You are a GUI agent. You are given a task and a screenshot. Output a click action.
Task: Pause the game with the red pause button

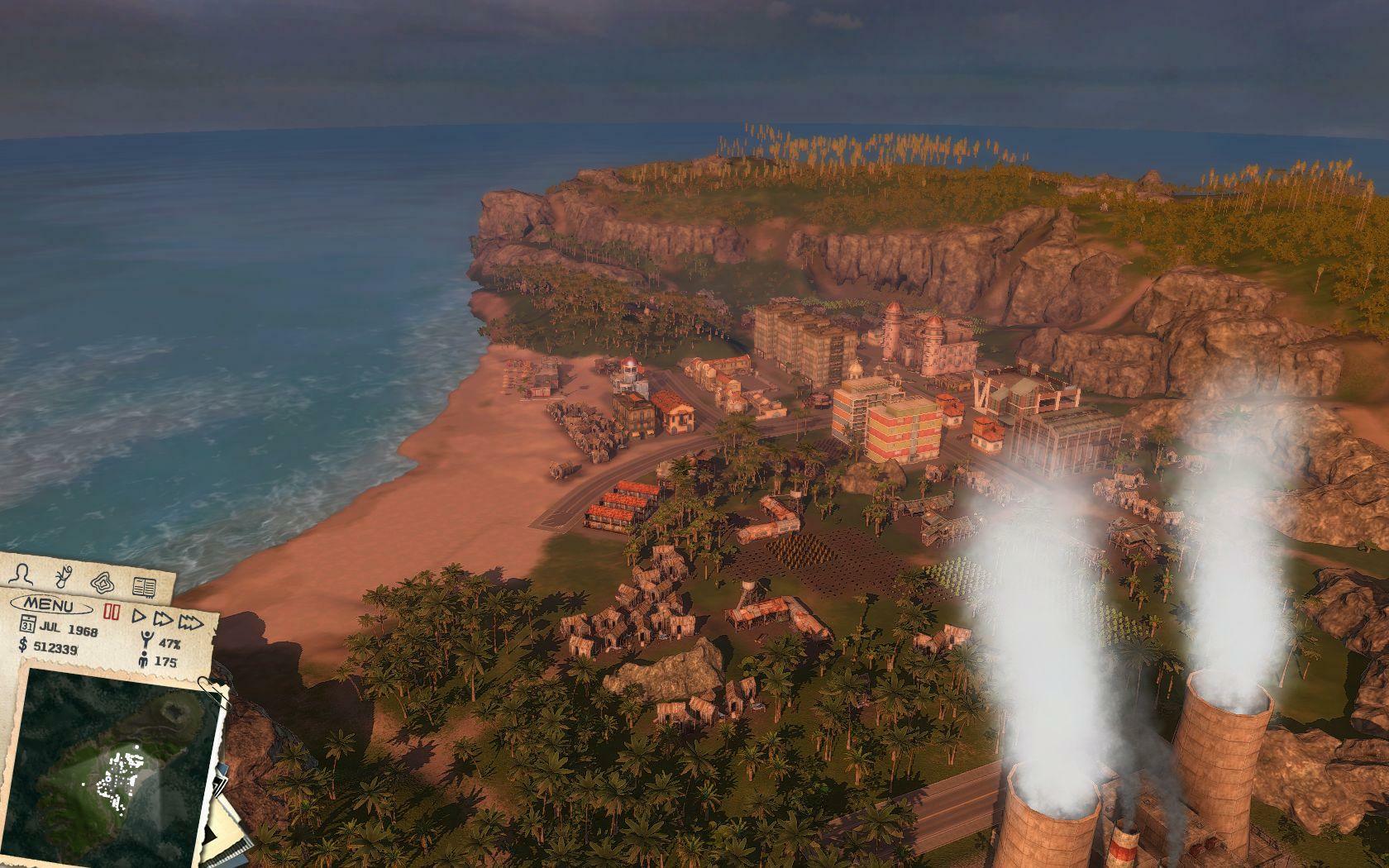click(112, 612)
